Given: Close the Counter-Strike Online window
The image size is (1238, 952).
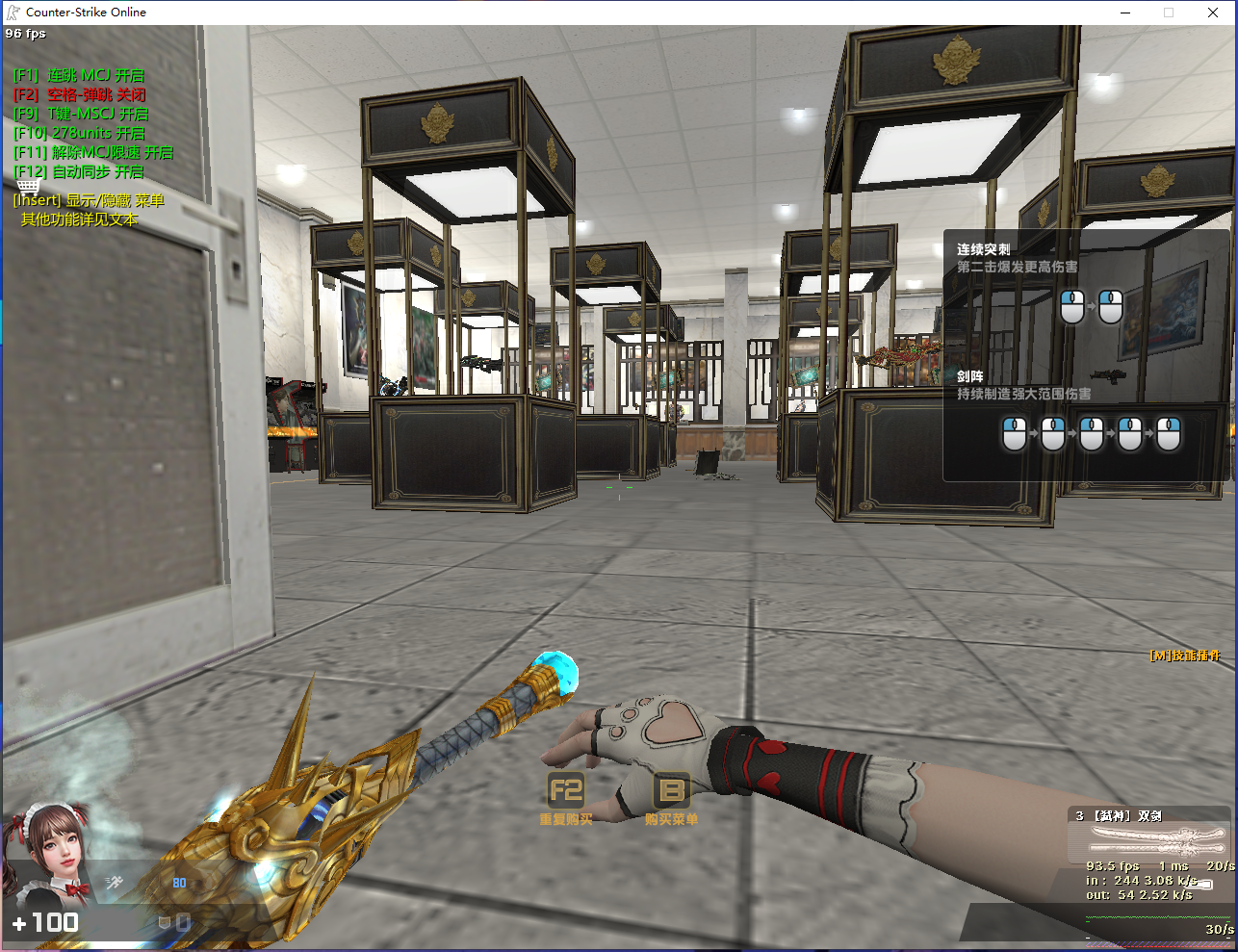Looking at the screenshot, I should 1213,13.
